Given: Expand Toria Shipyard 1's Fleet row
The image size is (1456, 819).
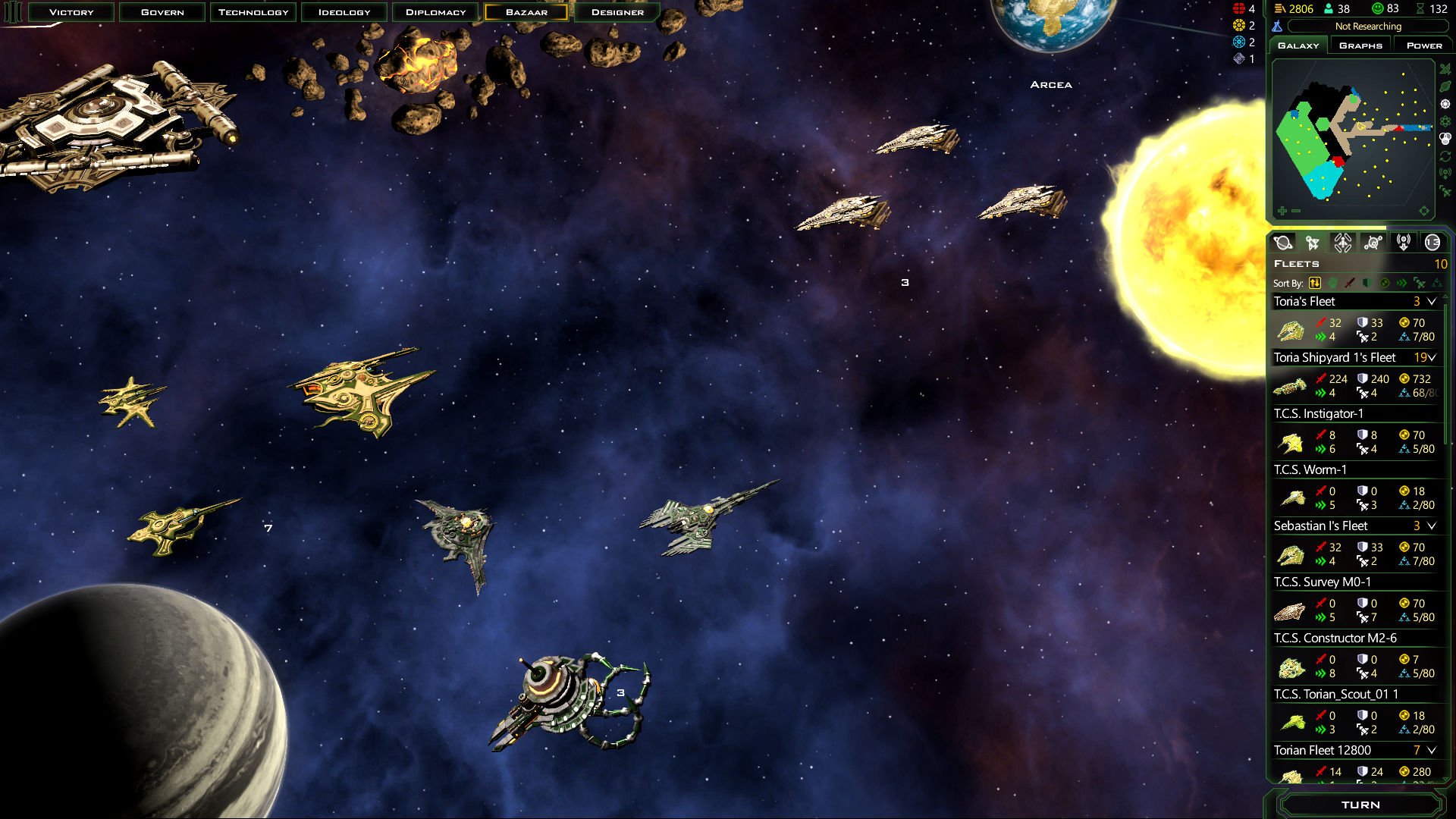Looking at the screenshot, I should pyautogui.click(x=1432, y=358).
